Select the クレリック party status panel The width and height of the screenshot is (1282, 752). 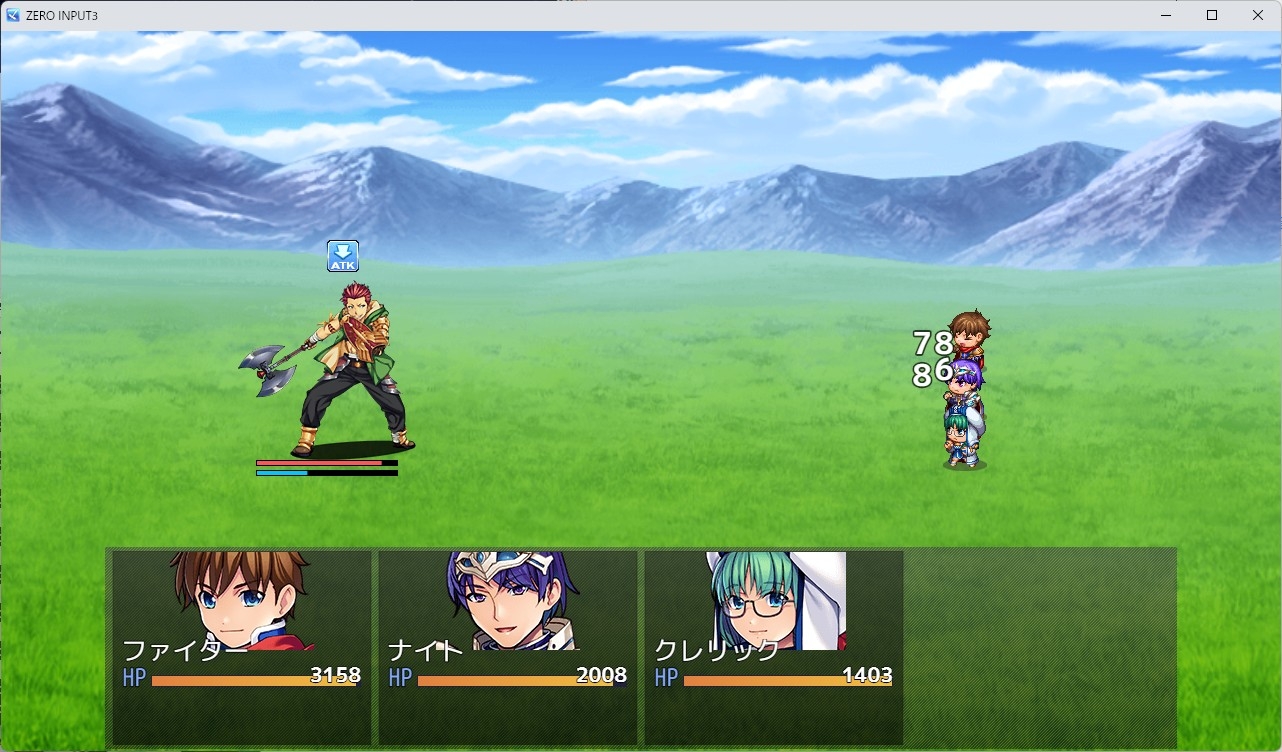[773, 647]
